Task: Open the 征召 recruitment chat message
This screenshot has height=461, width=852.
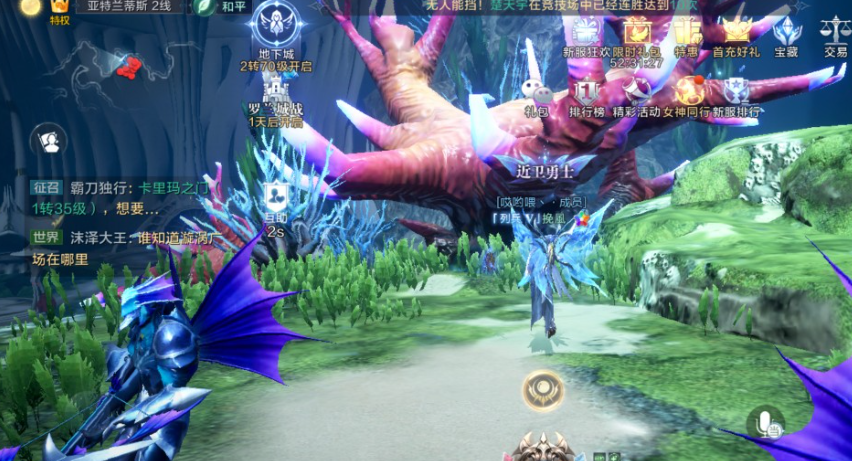Action: coord(100,198)
